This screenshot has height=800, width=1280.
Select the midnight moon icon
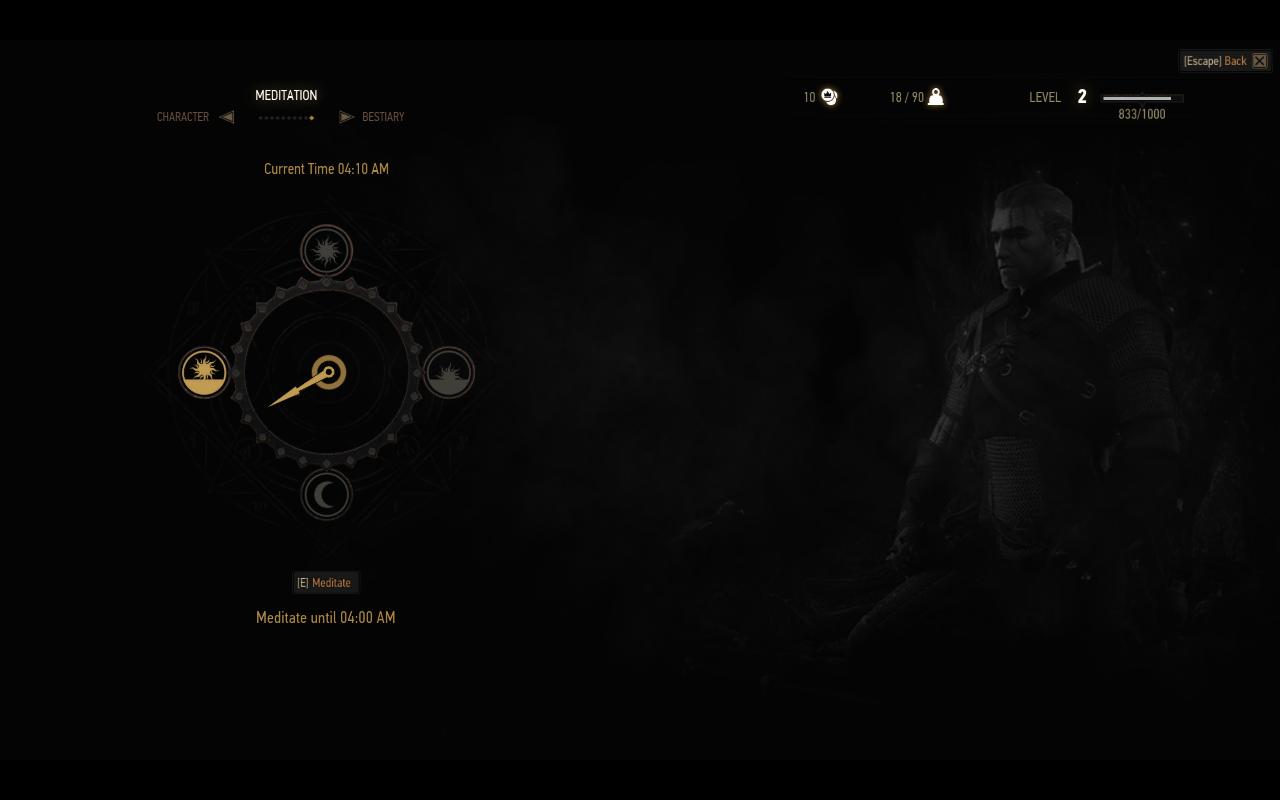tap(326, 495)
